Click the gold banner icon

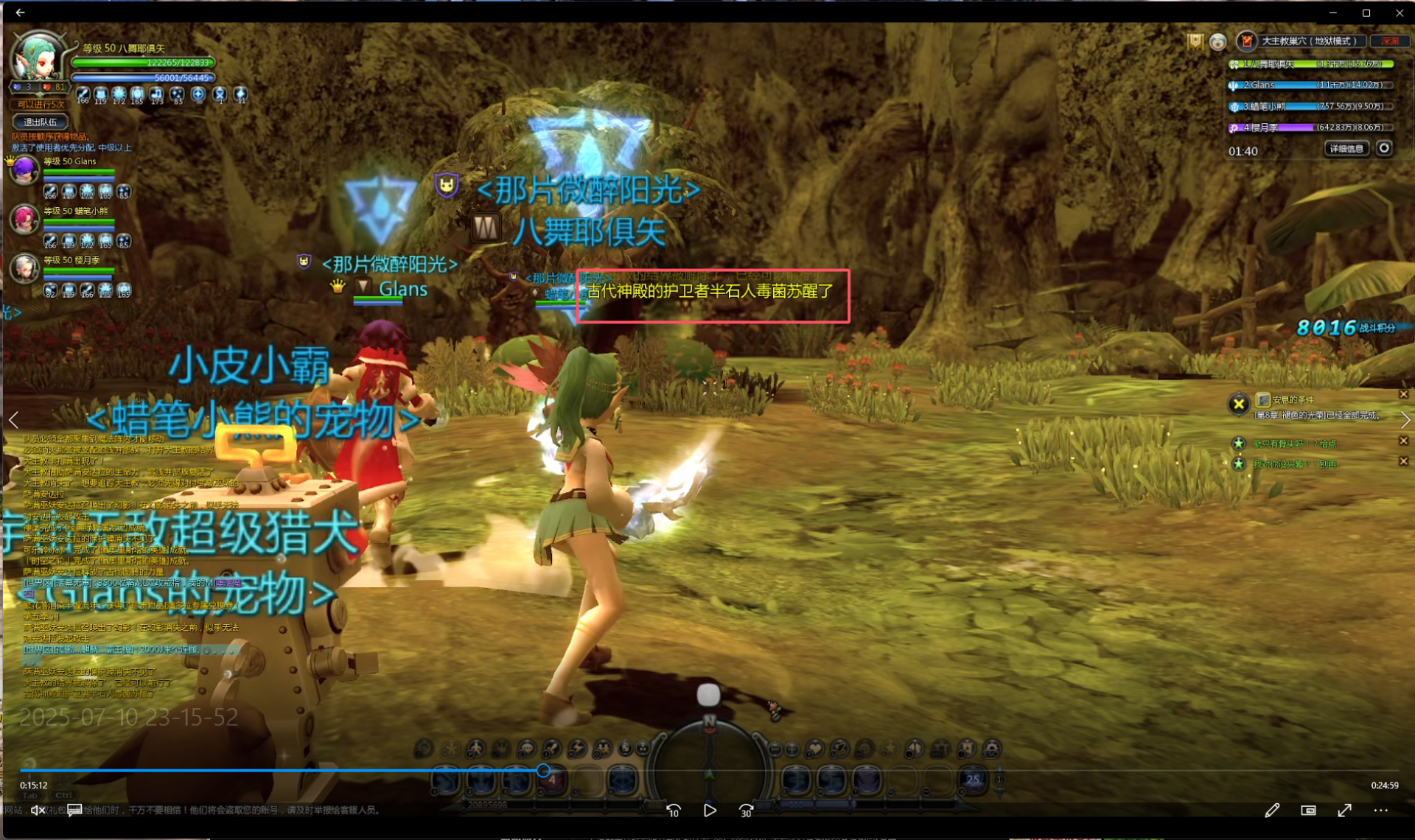point(1195,41)
